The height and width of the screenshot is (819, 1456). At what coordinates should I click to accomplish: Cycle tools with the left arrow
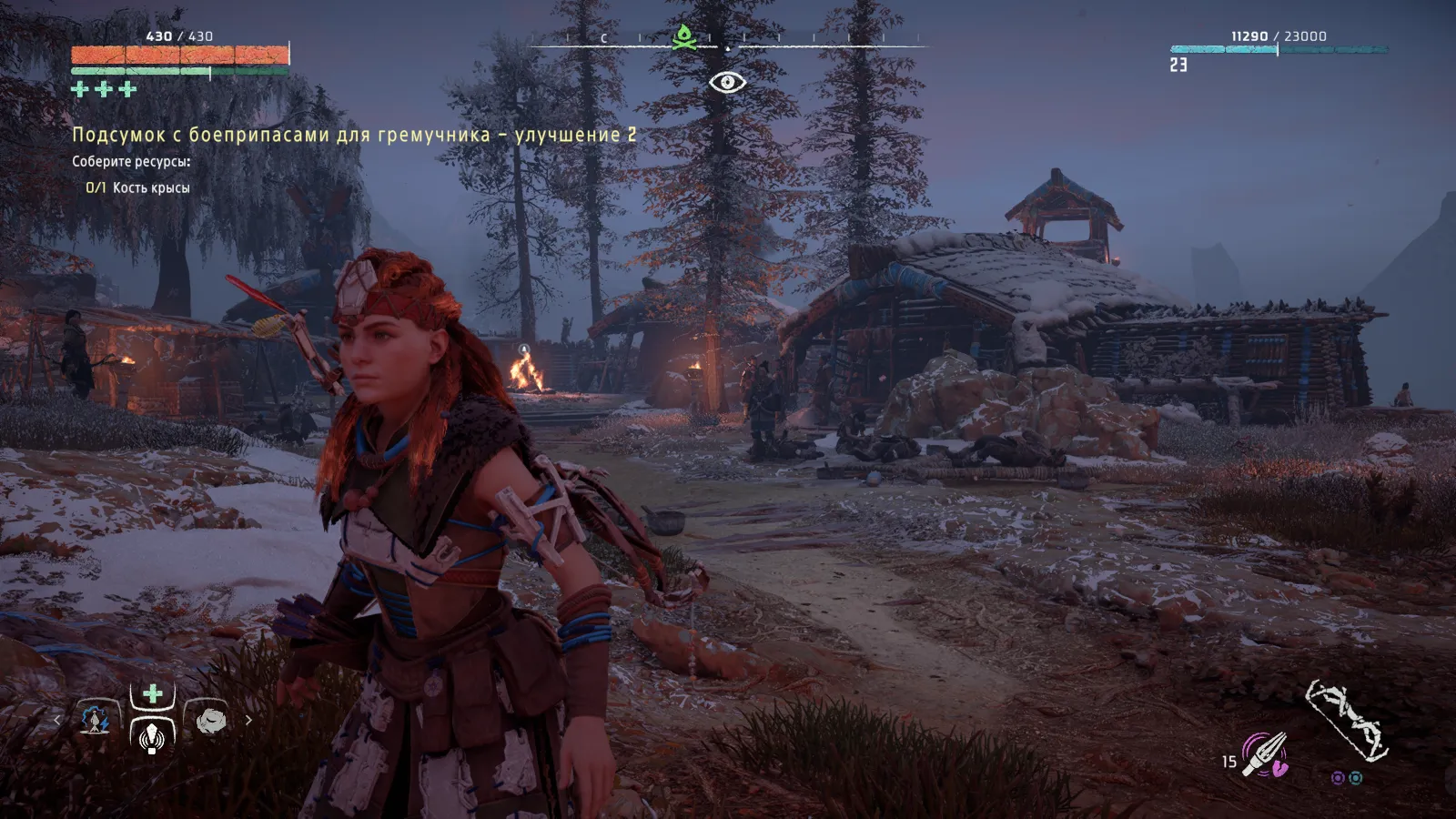point(57,720)
